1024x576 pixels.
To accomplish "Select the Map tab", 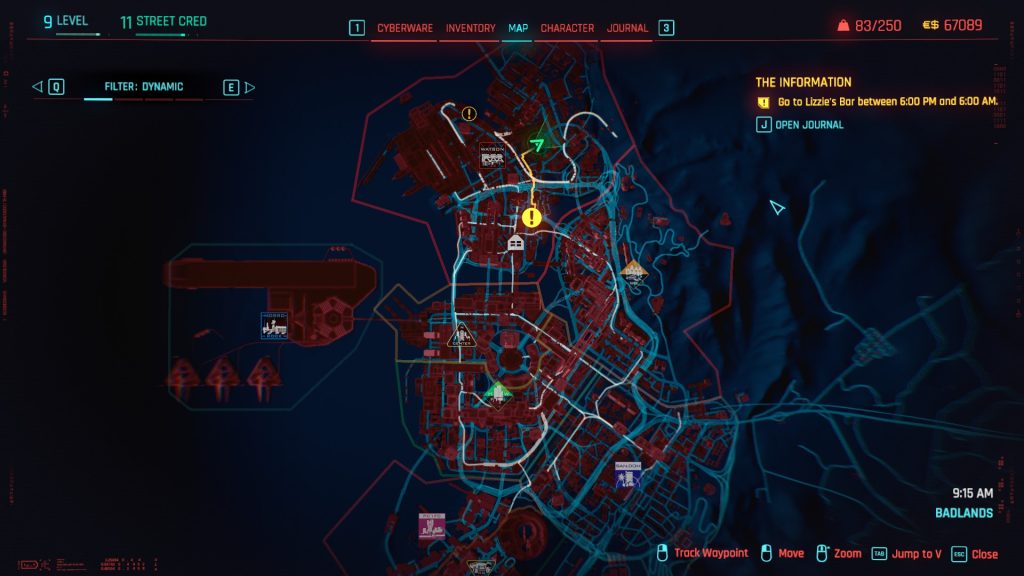I will click(x=518, y=28).
